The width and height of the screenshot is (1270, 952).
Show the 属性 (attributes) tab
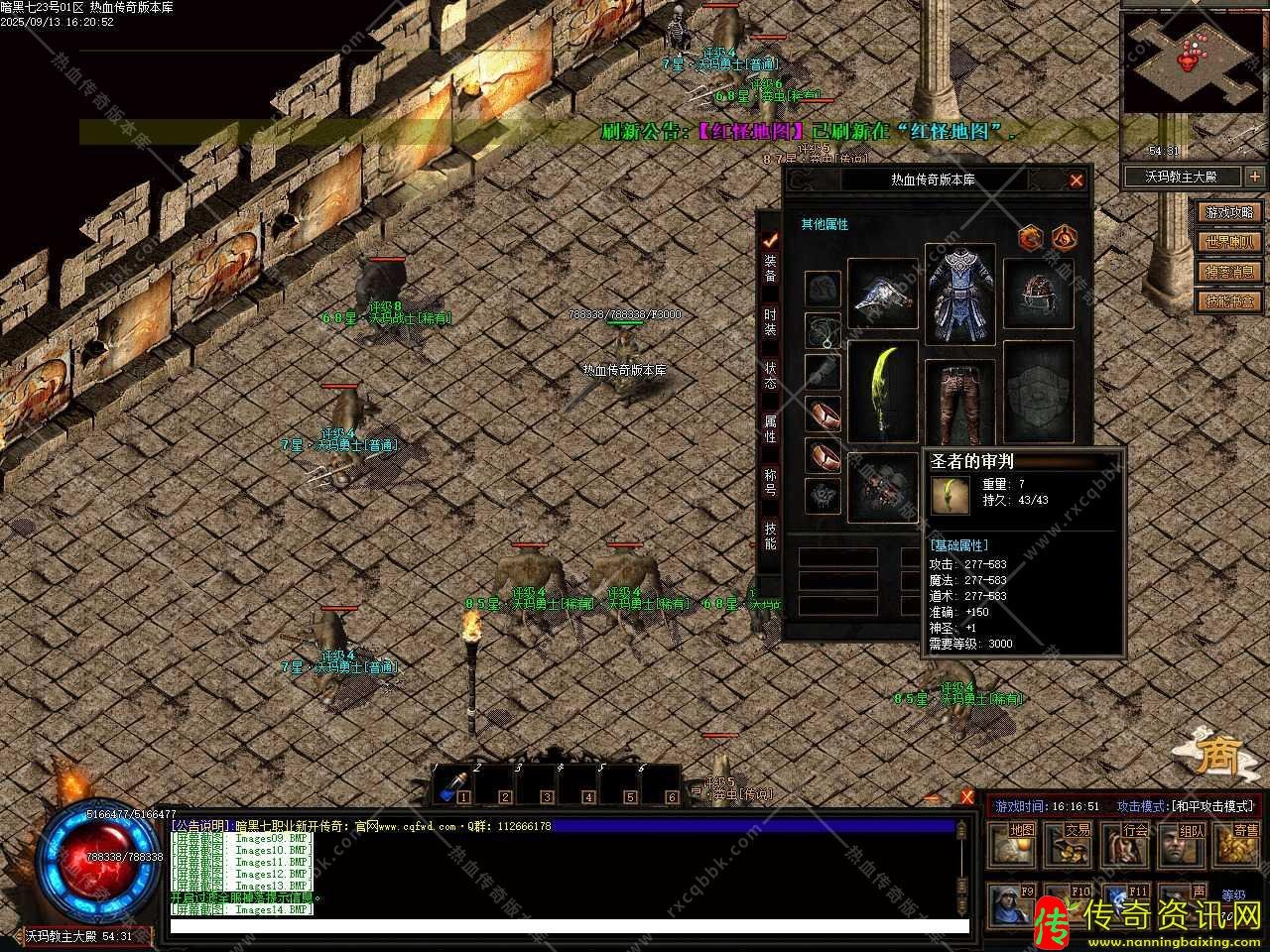(x=770, y=428)
